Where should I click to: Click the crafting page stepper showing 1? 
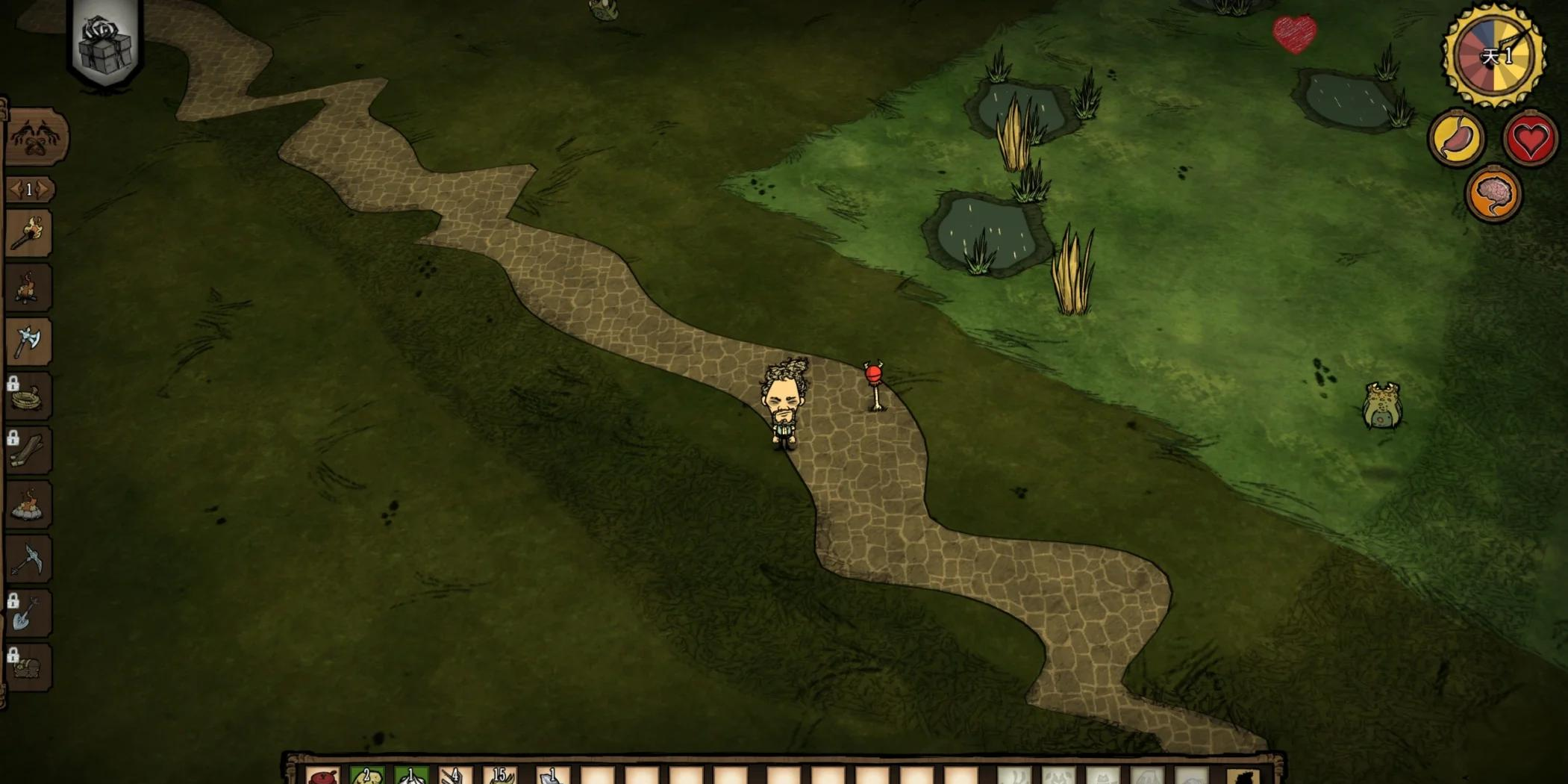coord(29,190)
